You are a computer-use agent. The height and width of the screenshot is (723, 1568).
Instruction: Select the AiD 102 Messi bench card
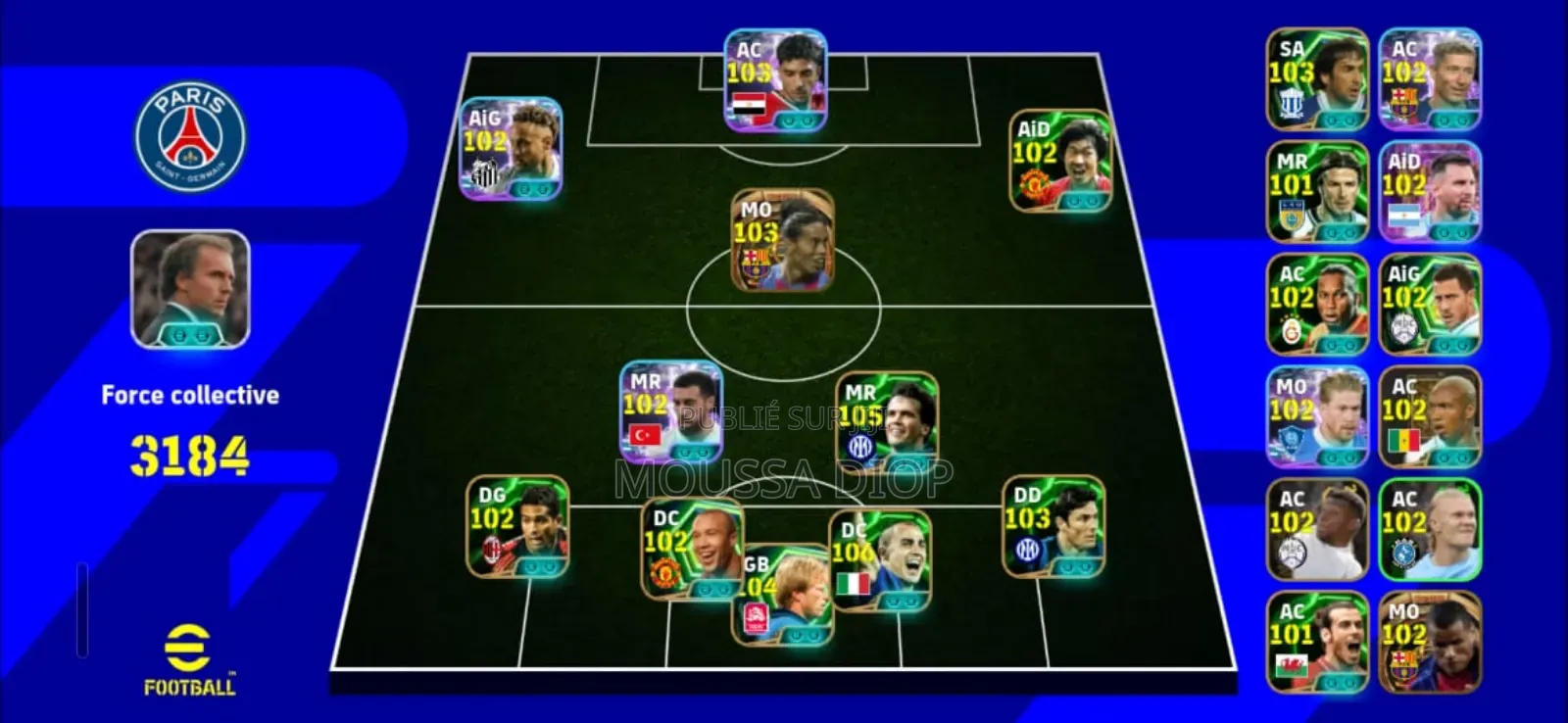click(1429, 186)
